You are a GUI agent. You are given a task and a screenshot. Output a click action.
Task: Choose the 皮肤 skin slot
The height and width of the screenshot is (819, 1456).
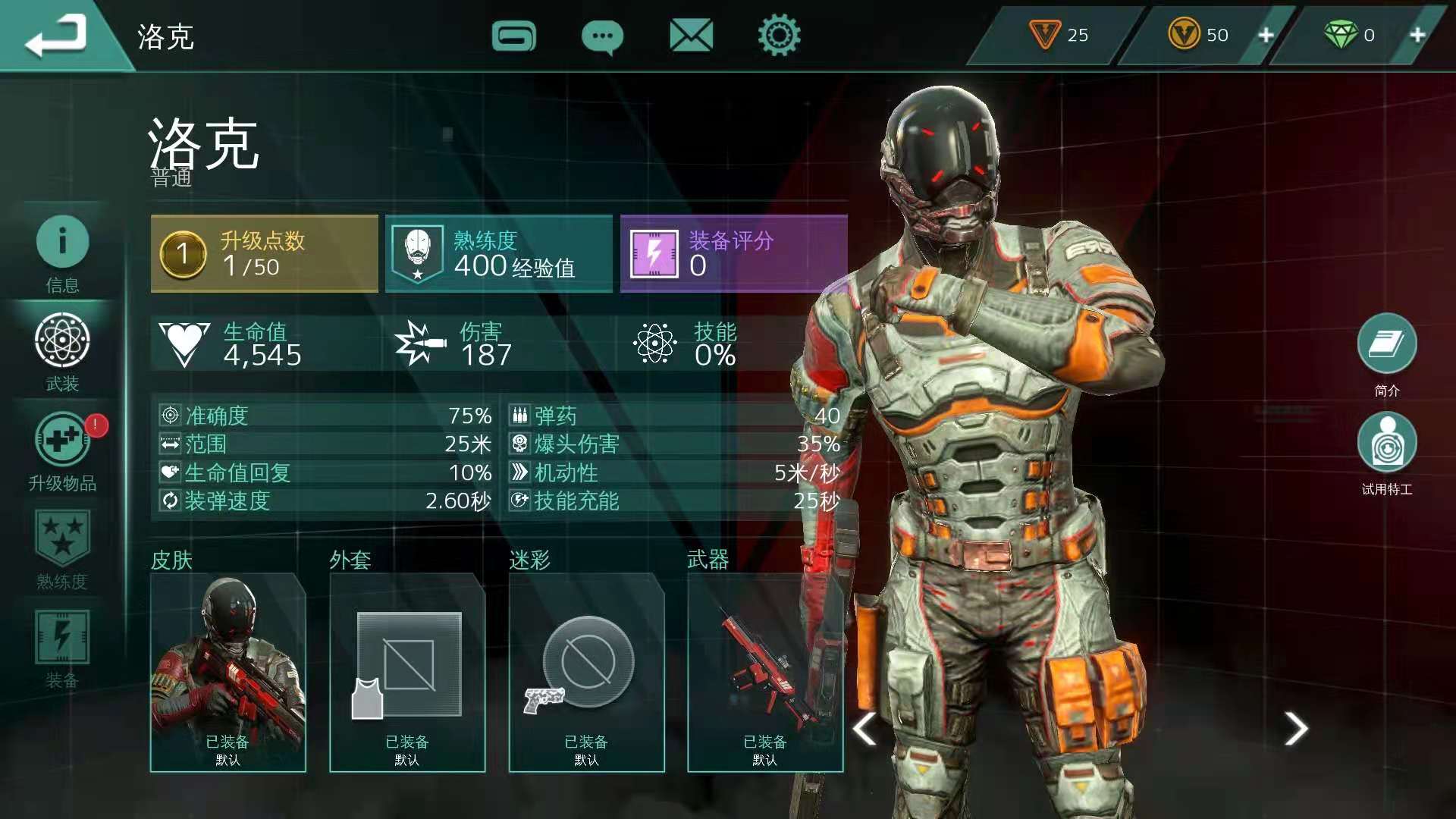(228, 672)
